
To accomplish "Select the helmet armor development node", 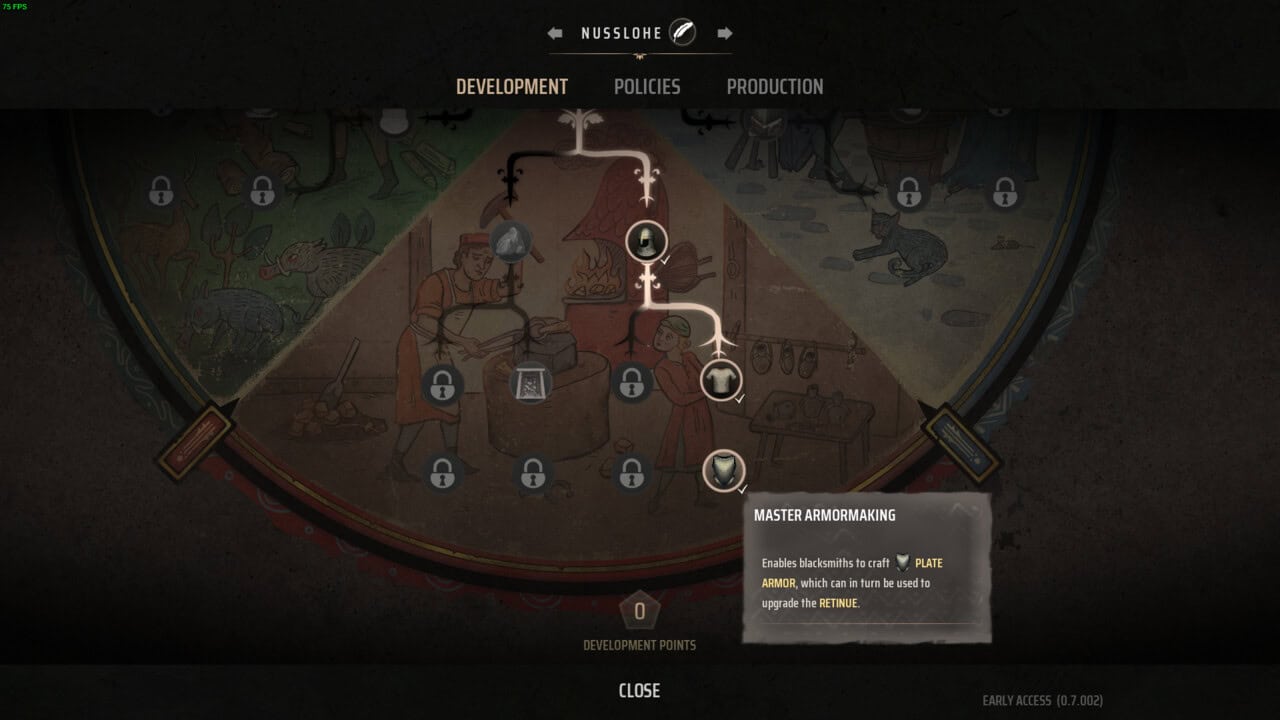I will pos(646,241).
